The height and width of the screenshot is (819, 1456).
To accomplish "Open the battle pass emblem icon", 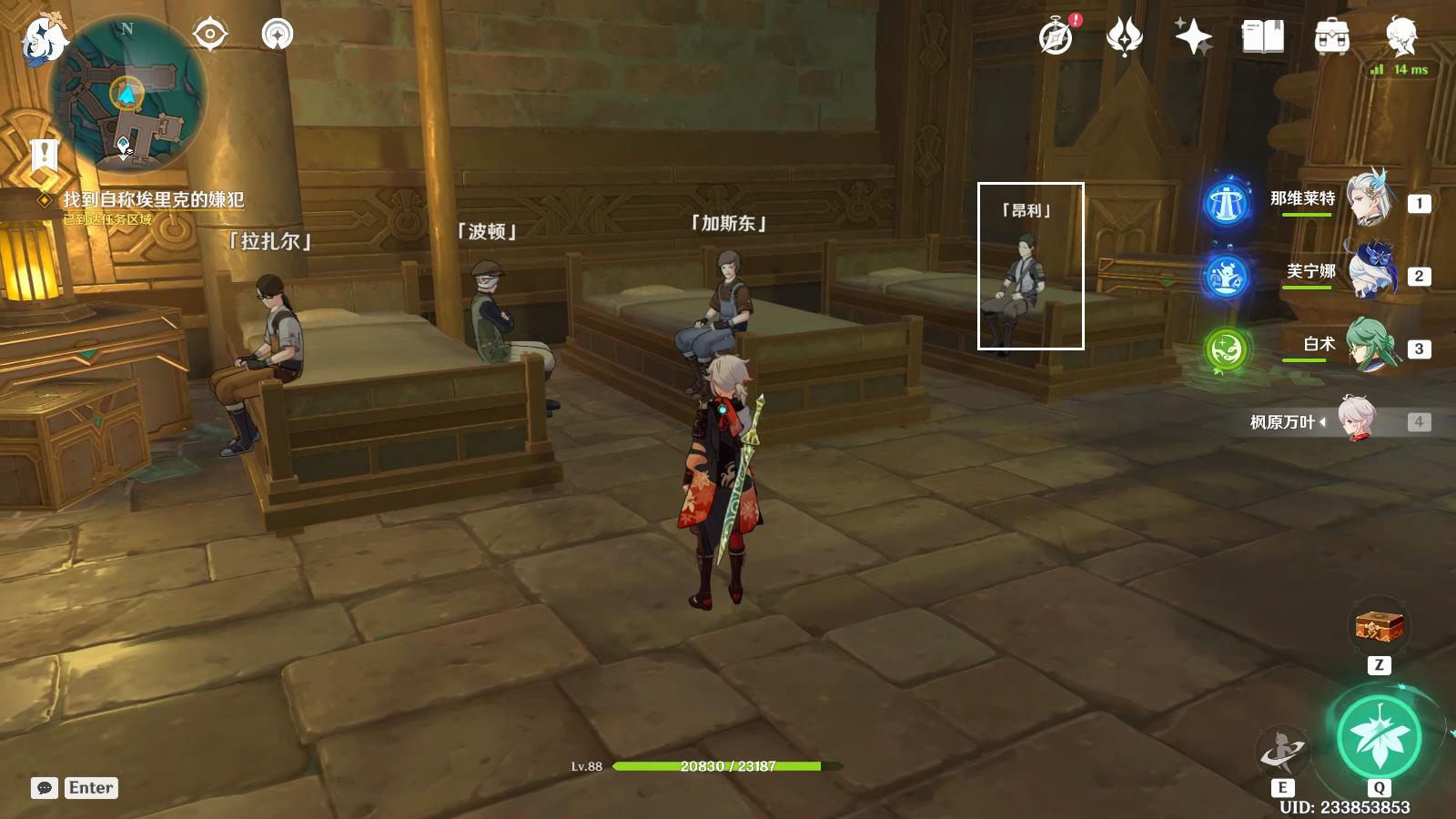I will (x=1125, y=36).
